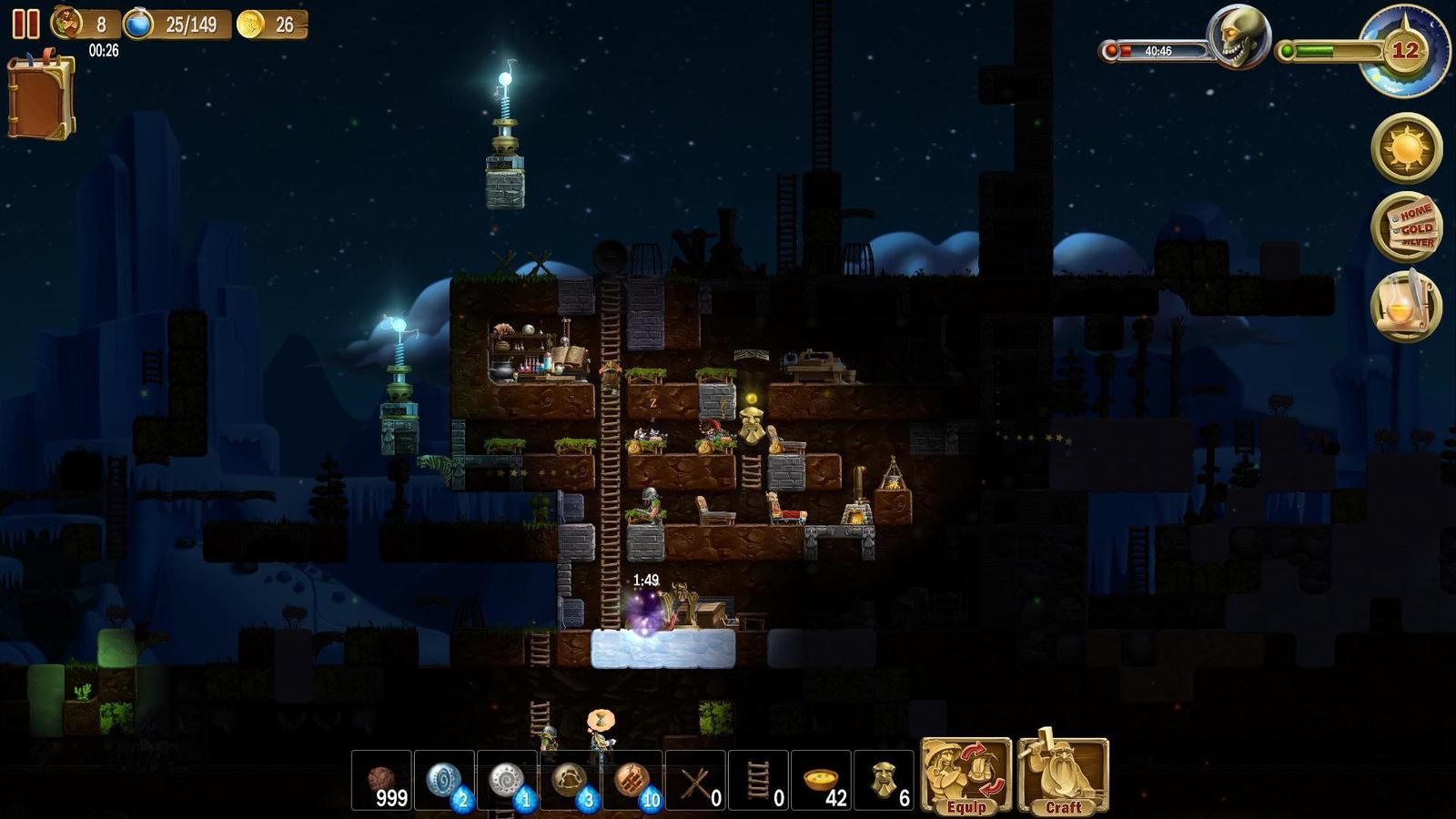This screenshot has width=1456, height=819.
Task: Pause the game with the pause button
Action: click(x=25, y=24)
